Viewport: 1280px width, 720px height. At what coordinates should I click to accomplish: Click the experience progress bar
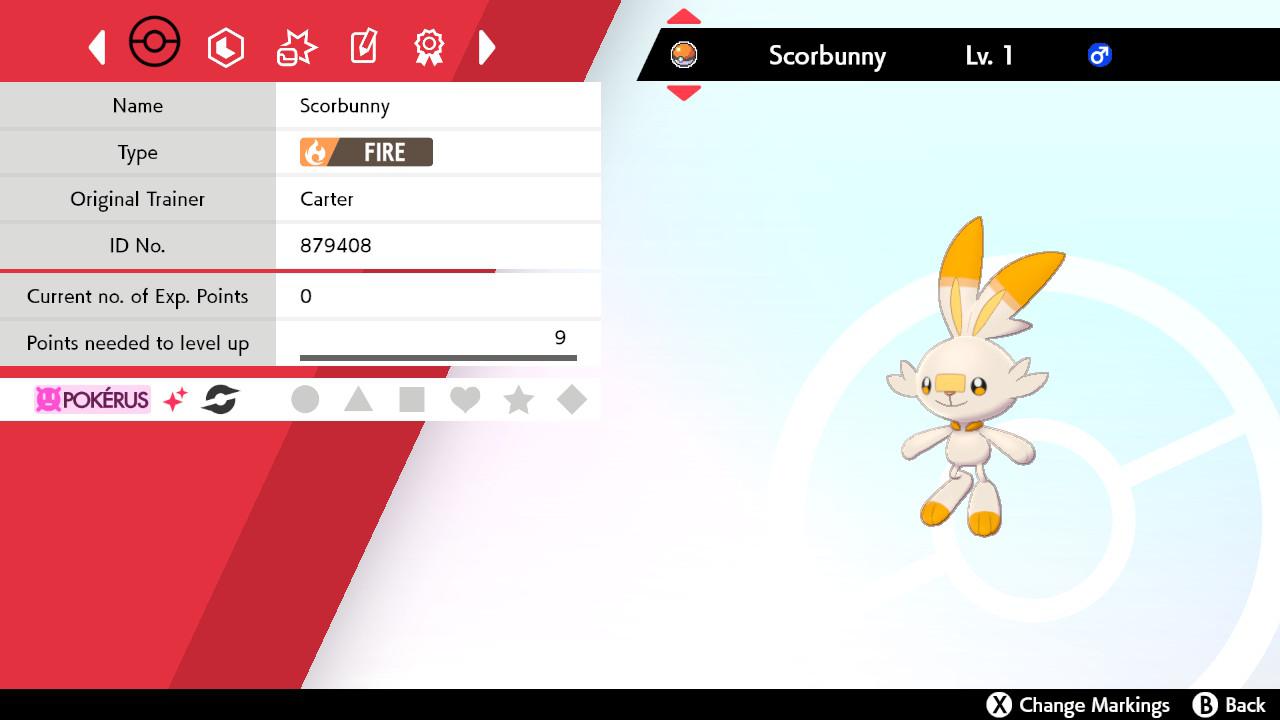point(437,356)
